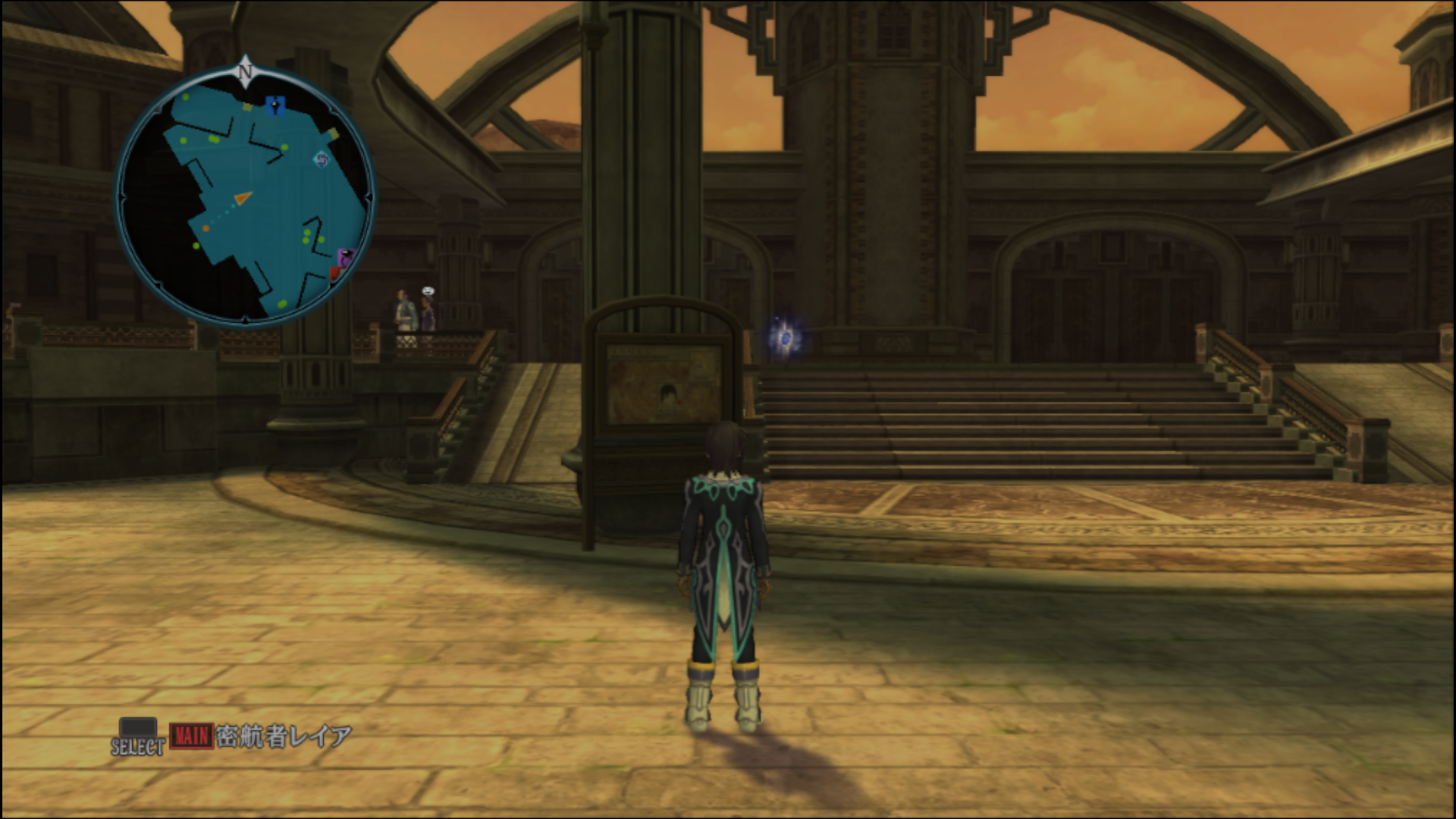Click the orange player arrow on minimap

coord(242,199)
